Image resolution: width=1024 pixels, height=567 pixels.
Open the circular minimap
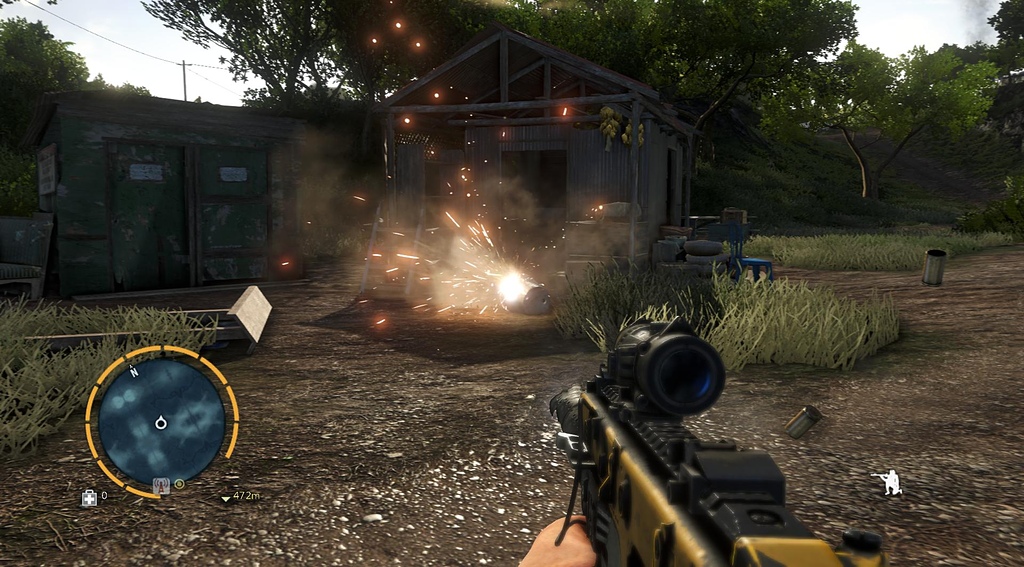[x=161, y=420]
